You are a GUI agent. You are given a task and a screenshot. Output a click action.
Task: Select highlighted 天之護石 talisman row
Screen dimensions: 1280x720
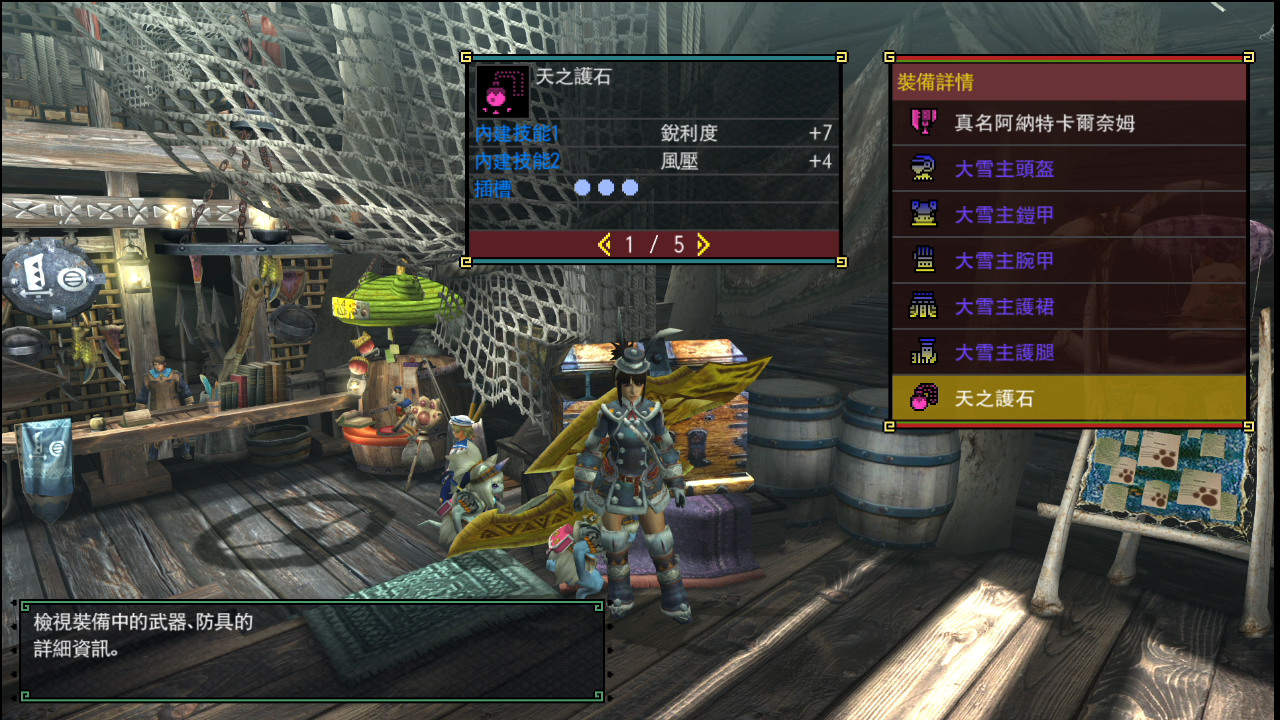(1068, 399)
